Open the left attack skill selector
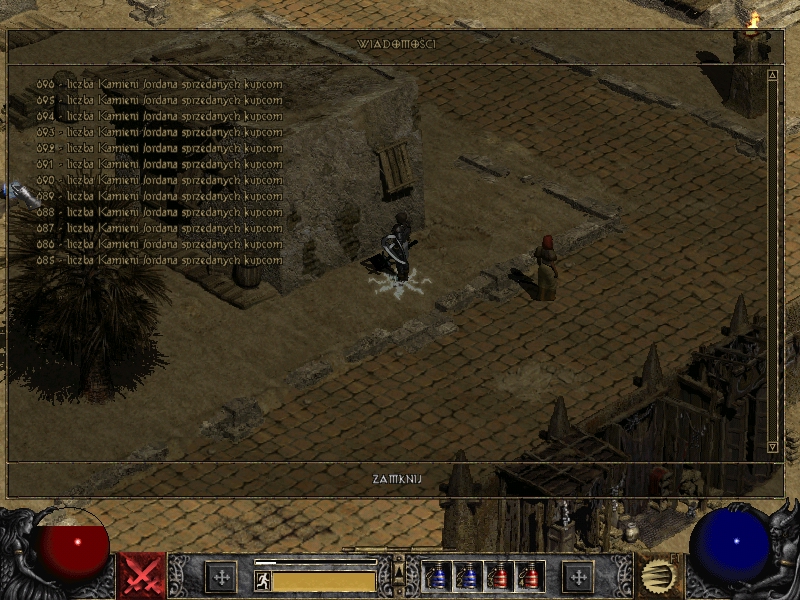 (141, 576)
